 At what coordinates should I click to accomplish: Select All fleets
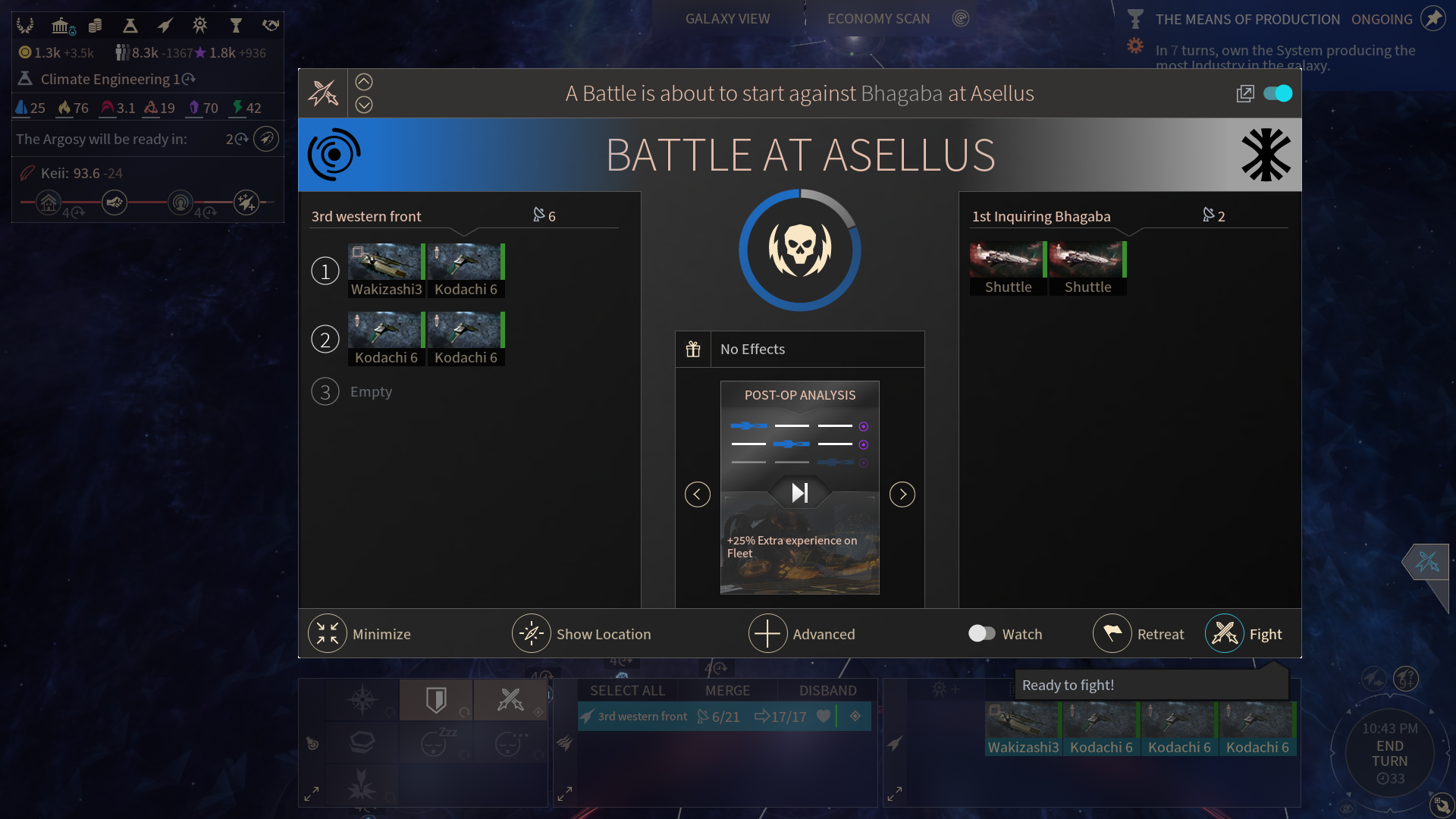tap(627, 690)
